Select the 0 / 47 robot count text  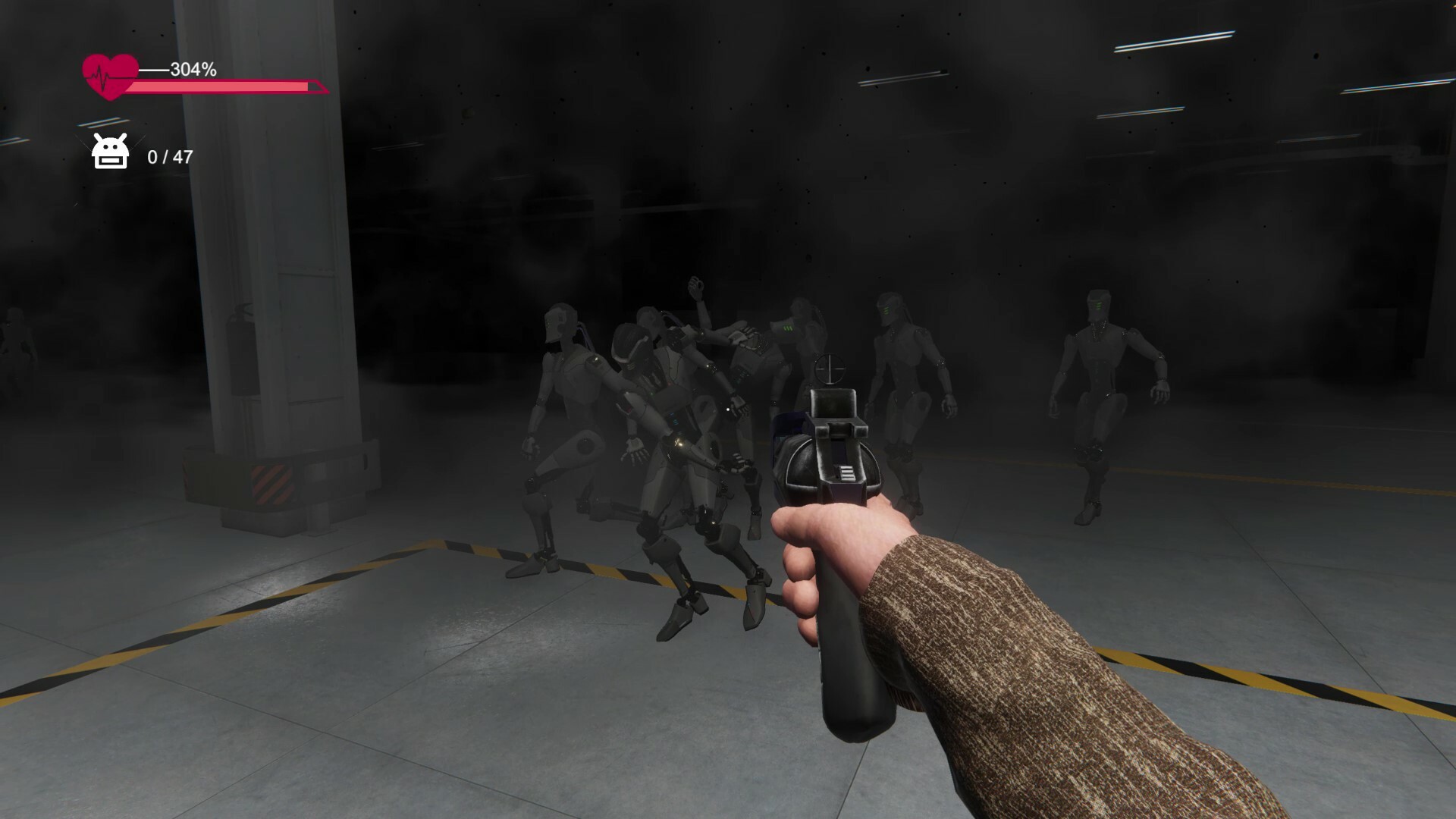tap(170, 158)
